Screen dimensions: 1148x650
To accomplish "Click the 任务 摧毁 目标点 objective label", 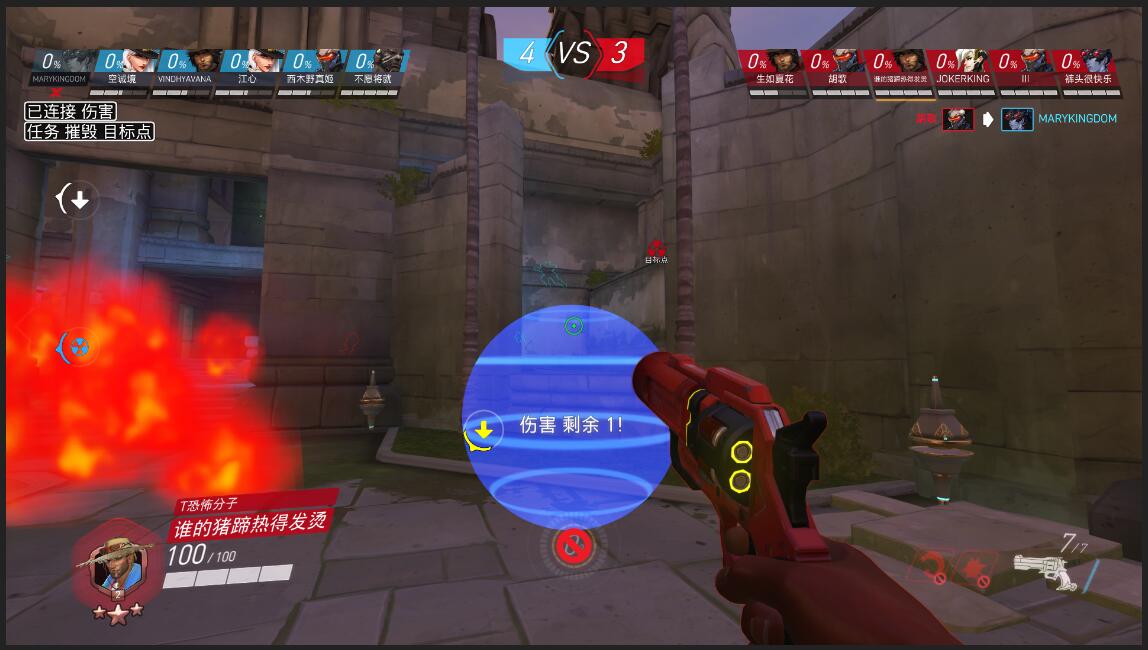I will pos(90,131).
